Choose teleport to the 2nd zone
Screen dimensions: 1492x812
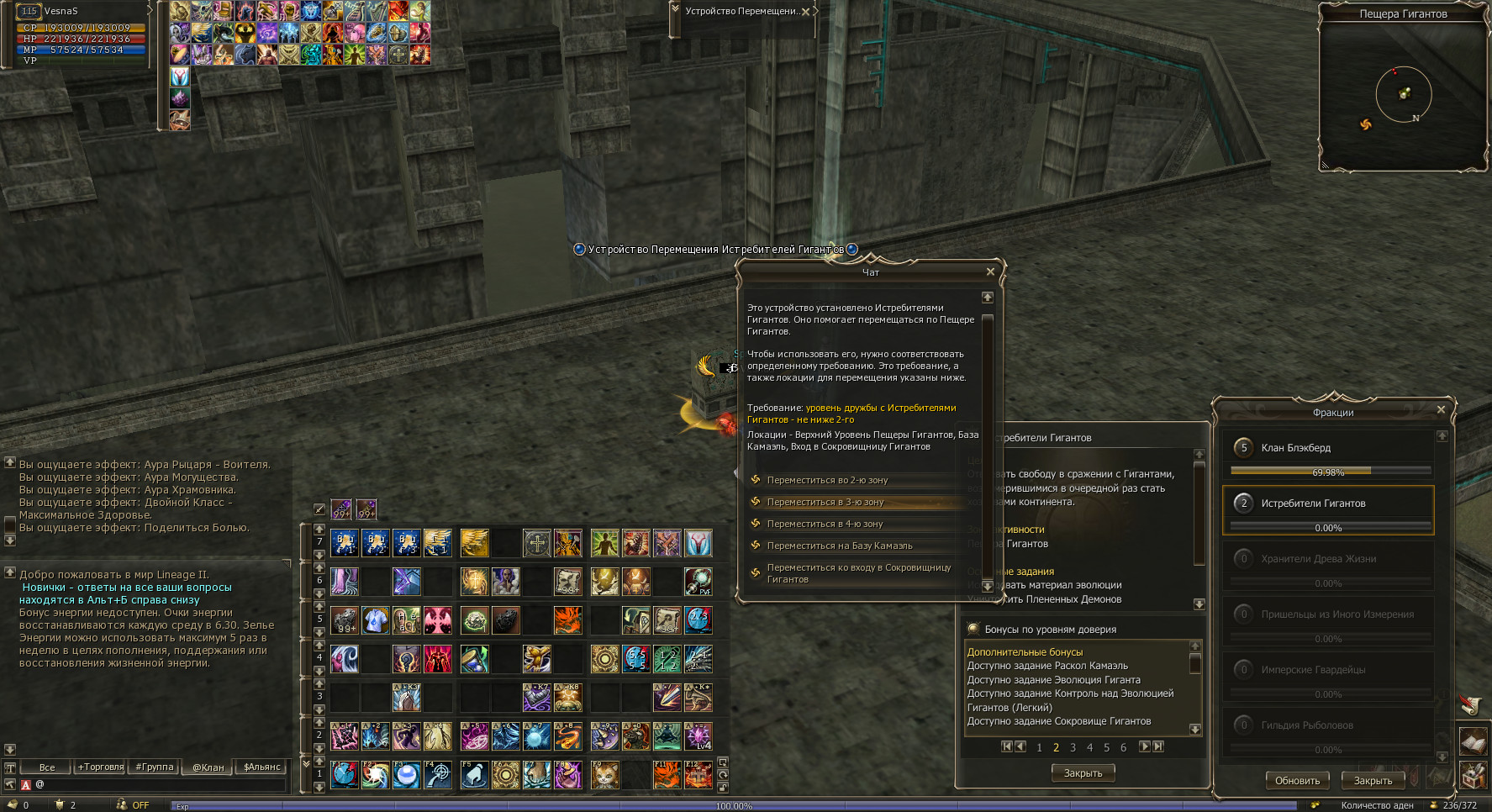(x=827, y=480)
